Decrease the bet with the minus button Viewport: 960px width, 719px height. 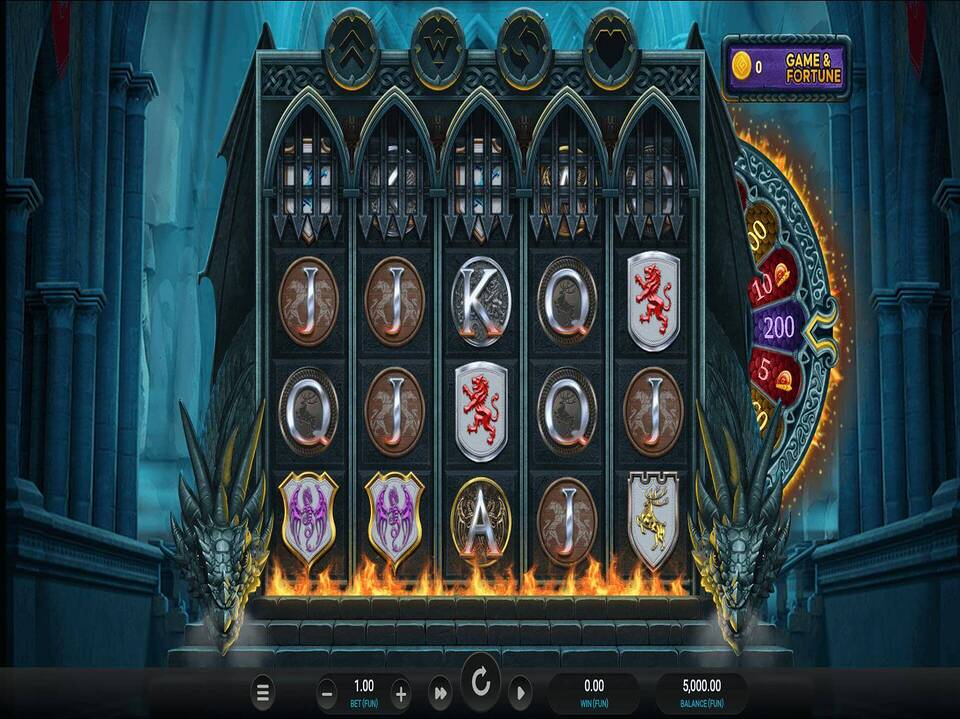(327, 692)
